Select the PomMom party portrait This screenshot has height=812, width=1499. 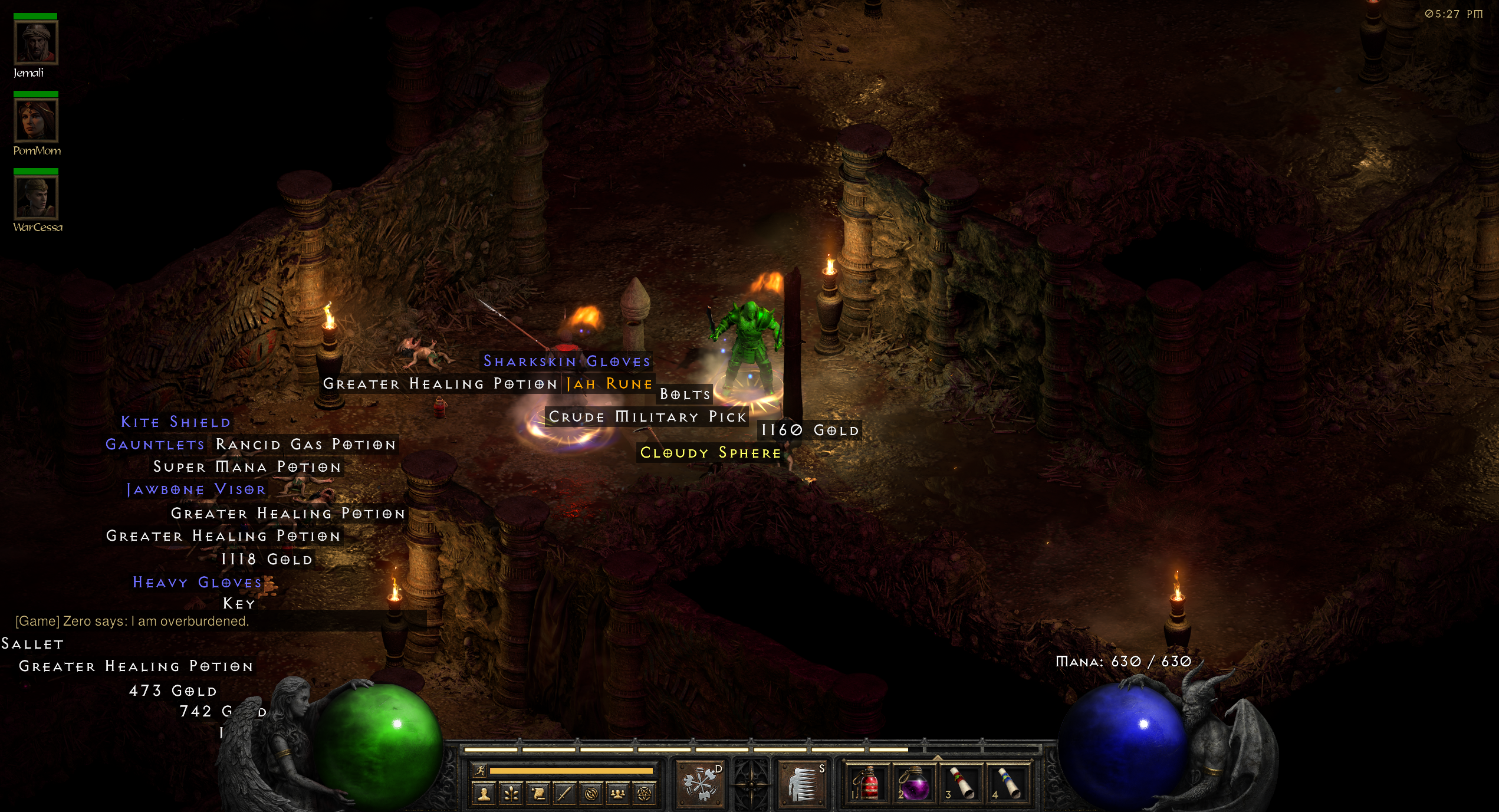[36, 120]
